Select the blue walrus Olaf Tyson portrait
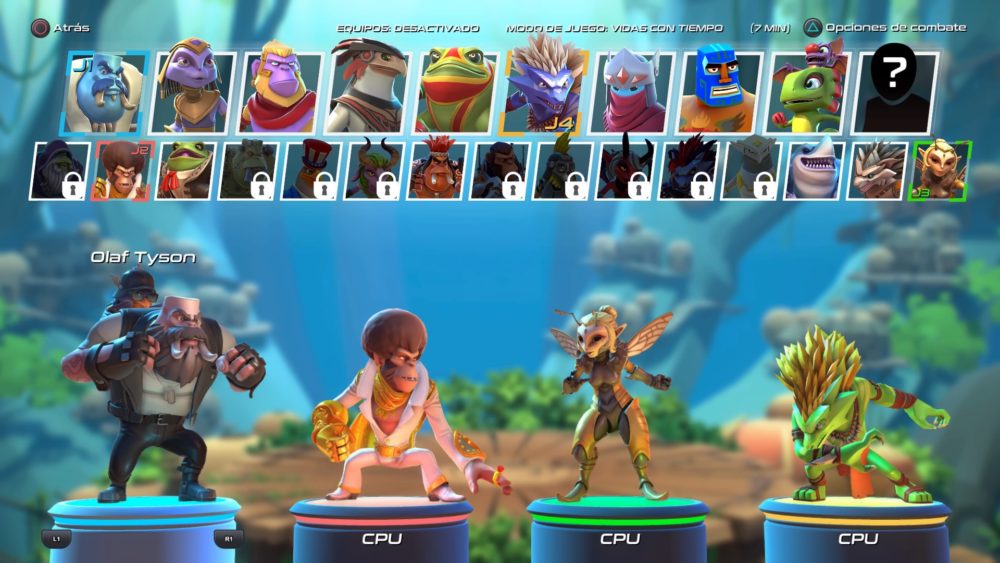 105,93
